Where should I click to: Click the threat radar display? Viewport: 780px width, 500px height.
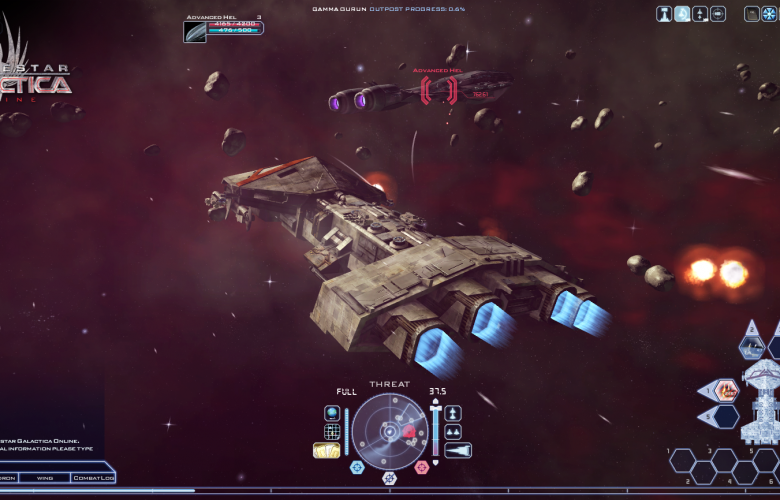tap(389, 431)
